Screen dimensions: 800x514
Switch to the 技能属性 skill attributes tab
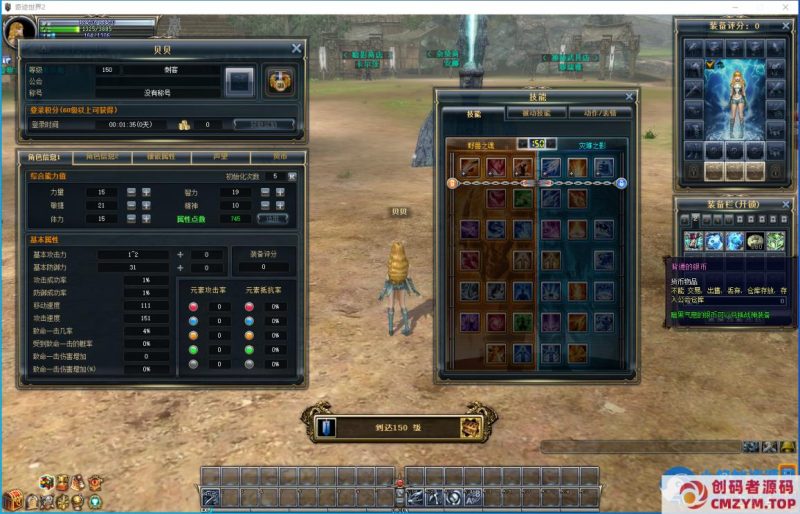(161, 157)
